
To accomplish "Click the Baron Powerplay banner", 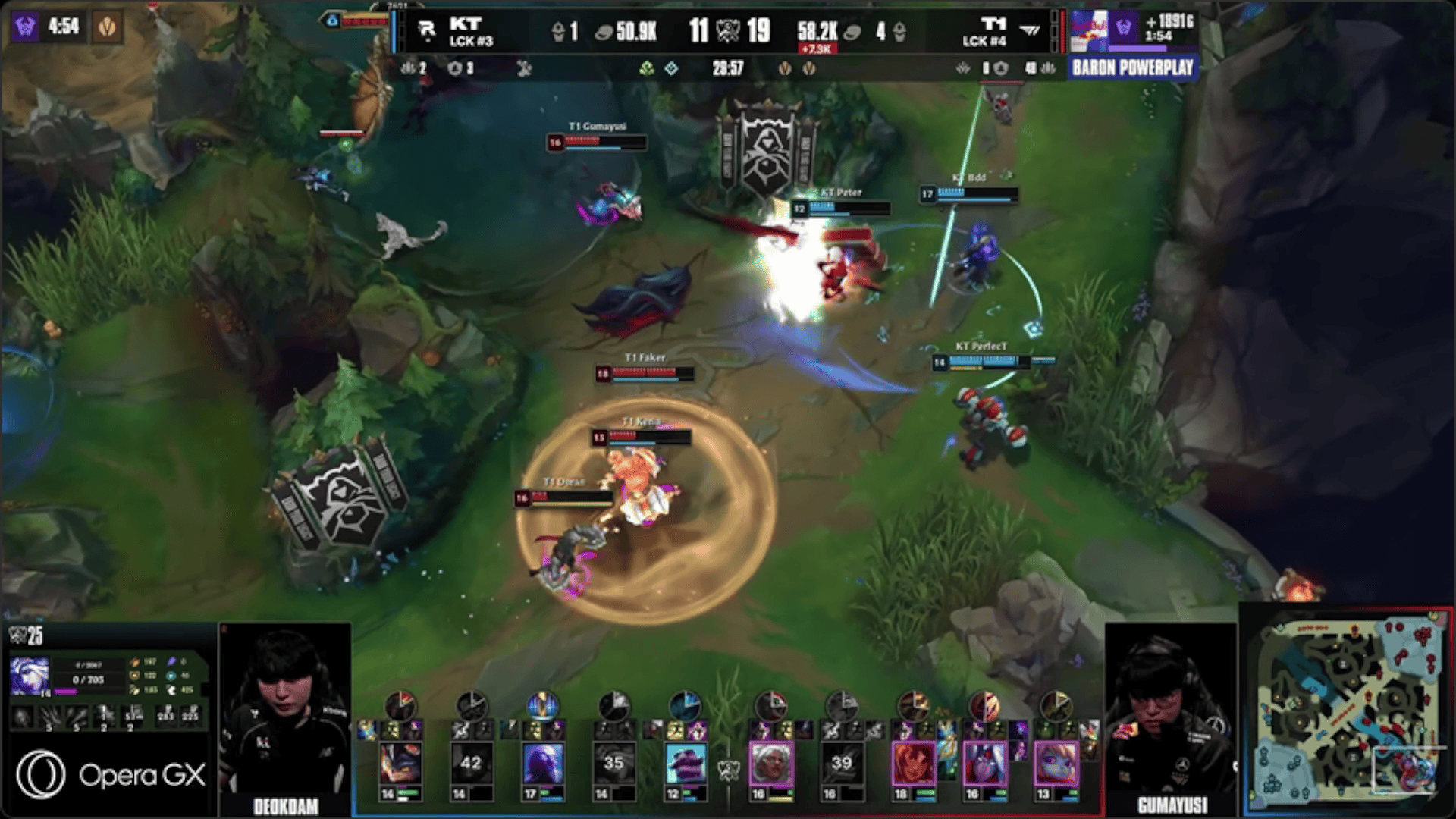I will click(1132, 68).
